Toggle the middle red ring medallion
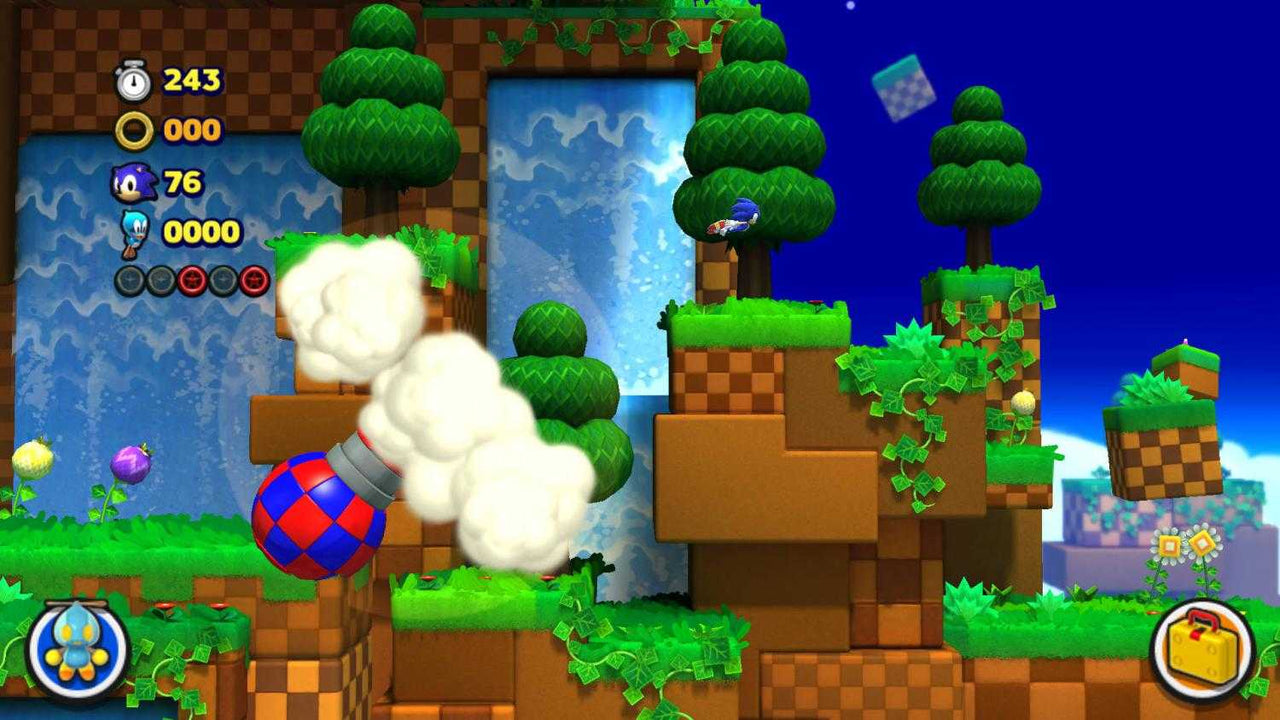1280x720 pixels. 191,279
